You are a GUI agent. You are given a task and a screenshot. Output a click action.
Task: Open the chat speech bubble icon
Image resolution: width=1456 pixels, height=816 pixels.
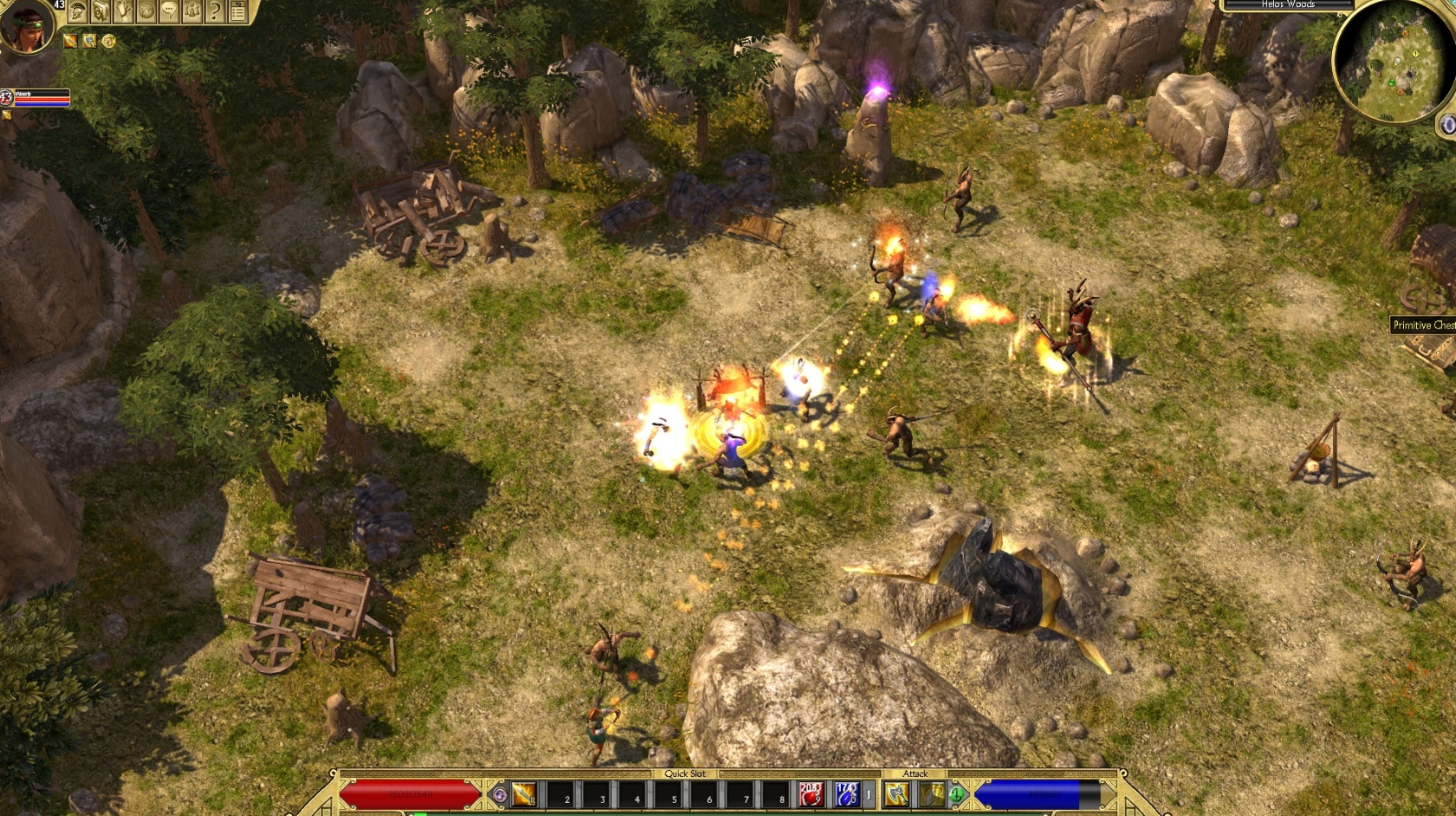tap(169, 10)
